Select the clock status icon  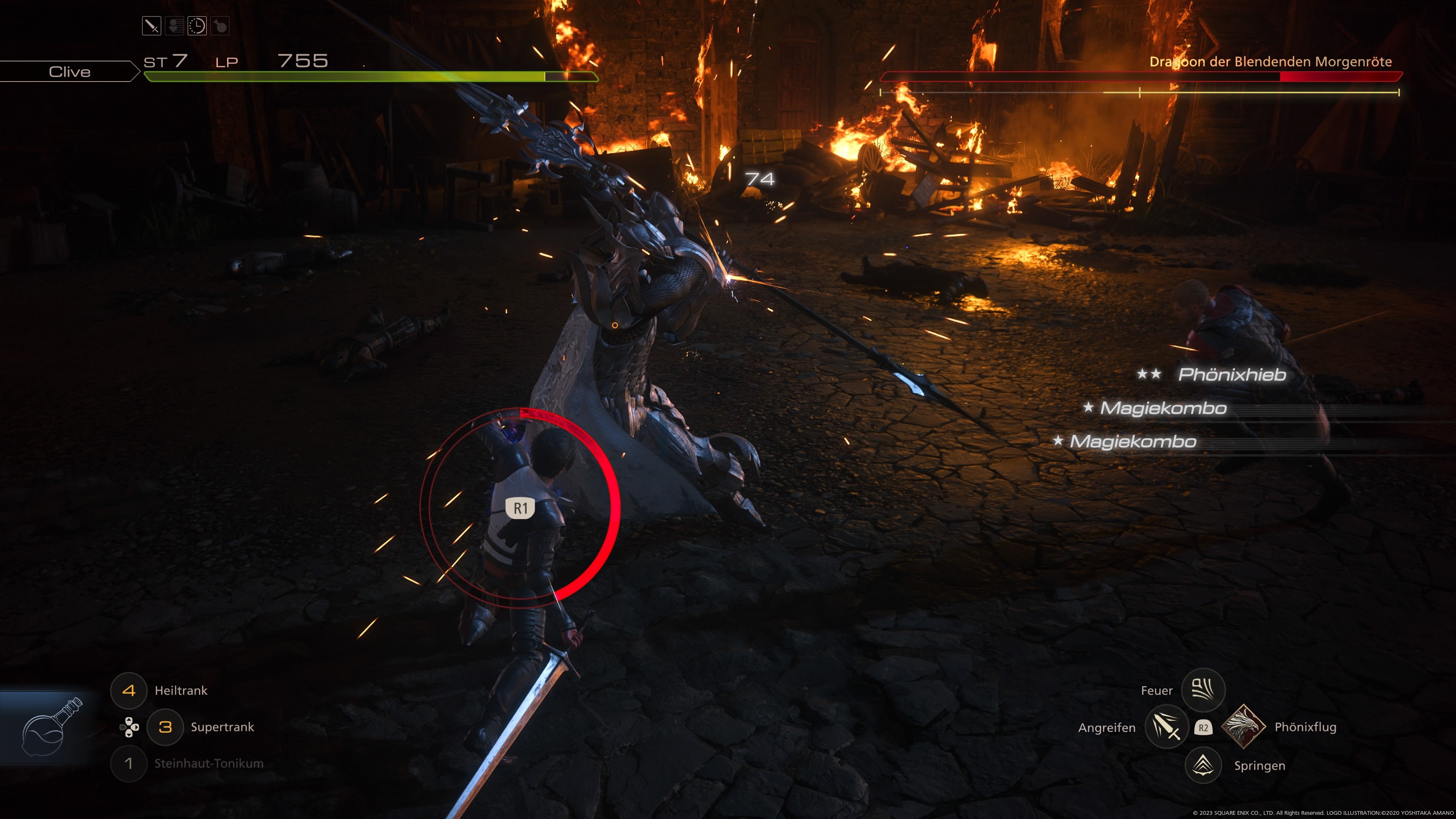(197, 26)
